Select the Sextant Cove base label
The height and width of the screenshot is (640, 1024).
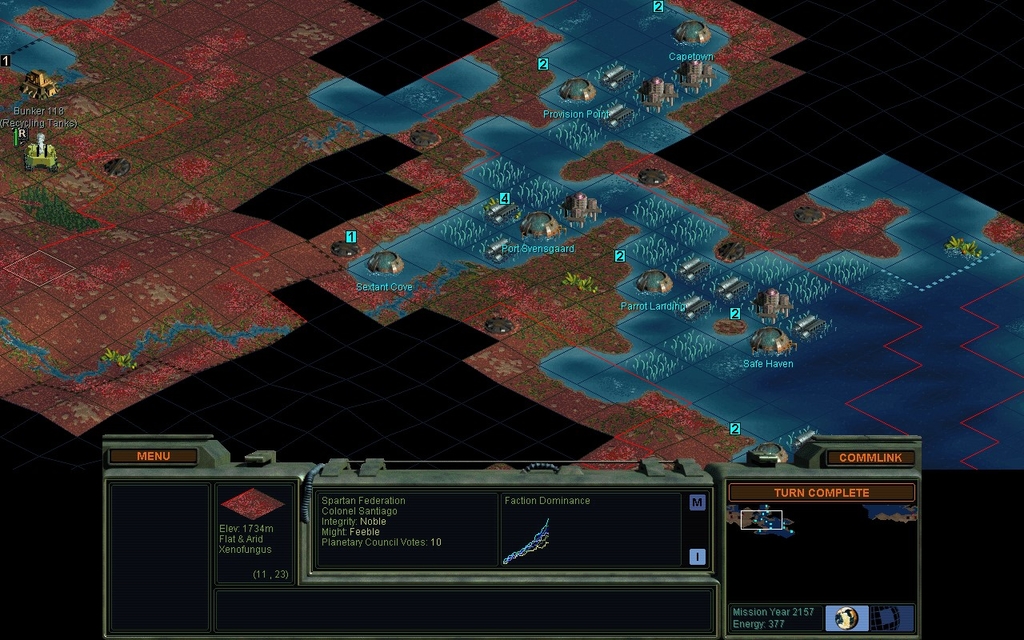[384, 287]
